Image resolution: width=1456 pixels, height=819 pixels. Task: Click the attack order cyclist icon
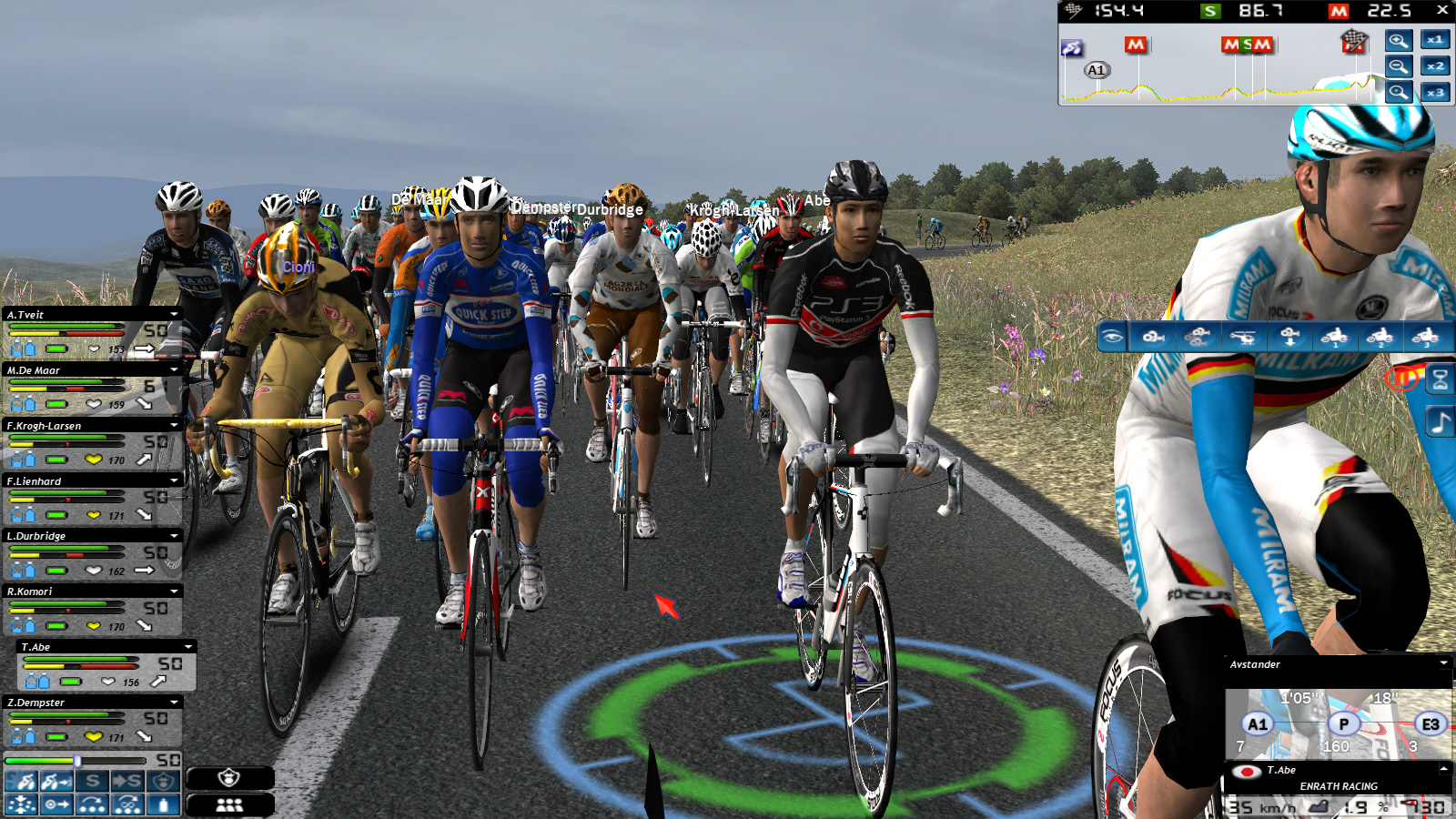coord(22,781)
